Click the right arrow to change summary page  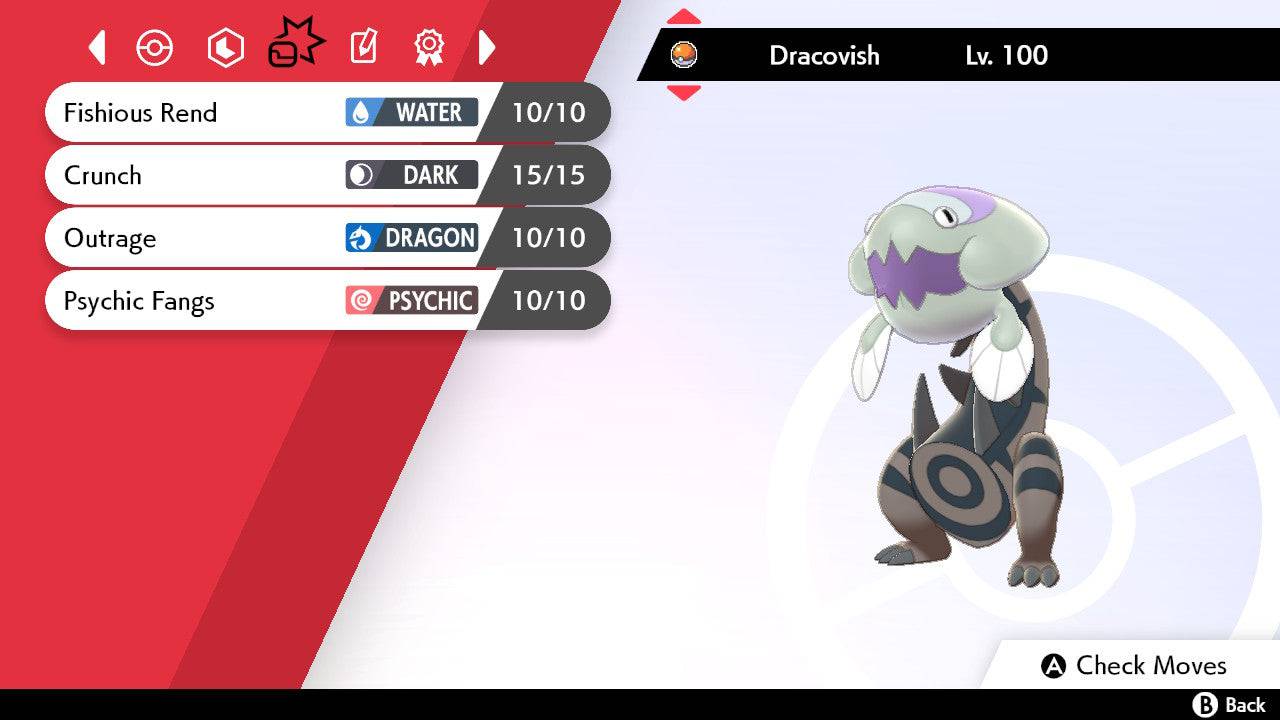pyautogui.click(x=487, y=47)
